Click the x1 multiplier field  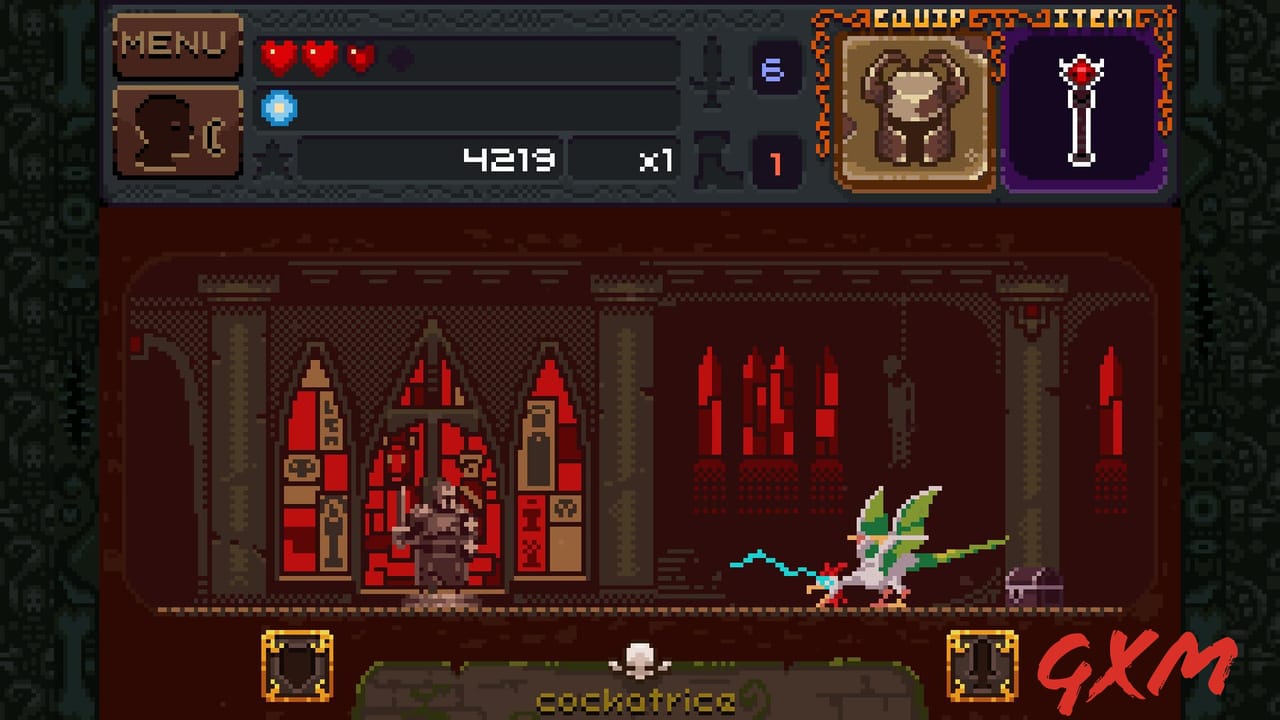(x=625, y=160)
